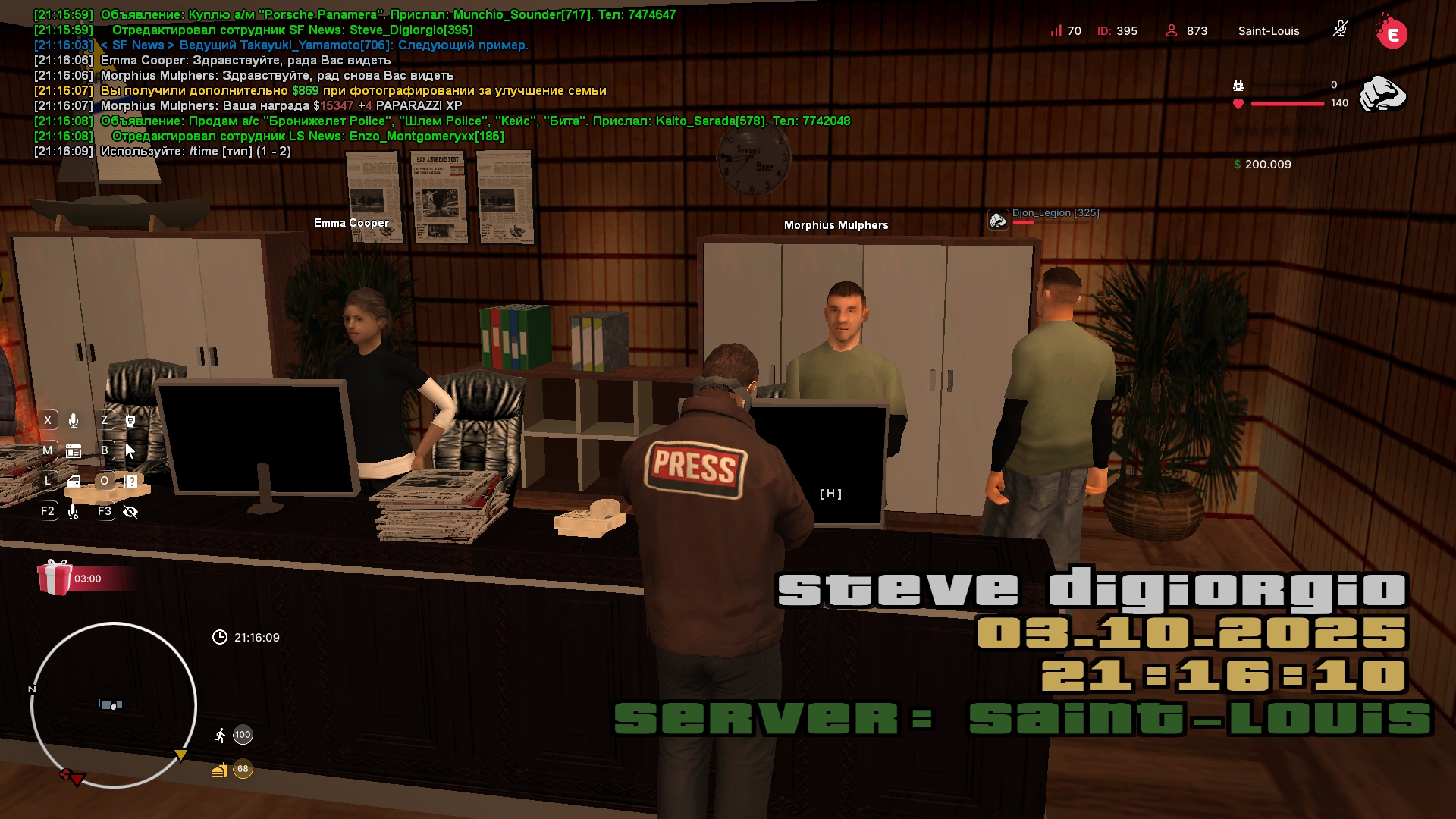This screenshot has height=819, width=1456.
Task: Select the fist weapon icon
Action: coord(1382,94)
